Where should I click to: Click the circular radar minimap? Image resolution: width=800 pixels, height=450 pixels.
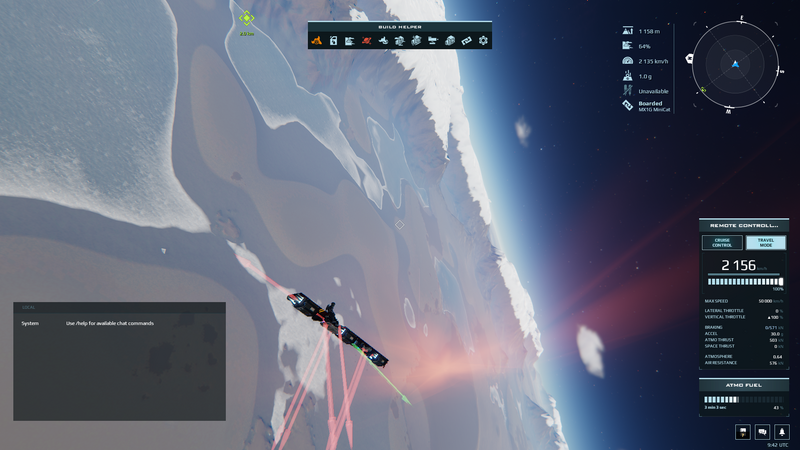734,65
